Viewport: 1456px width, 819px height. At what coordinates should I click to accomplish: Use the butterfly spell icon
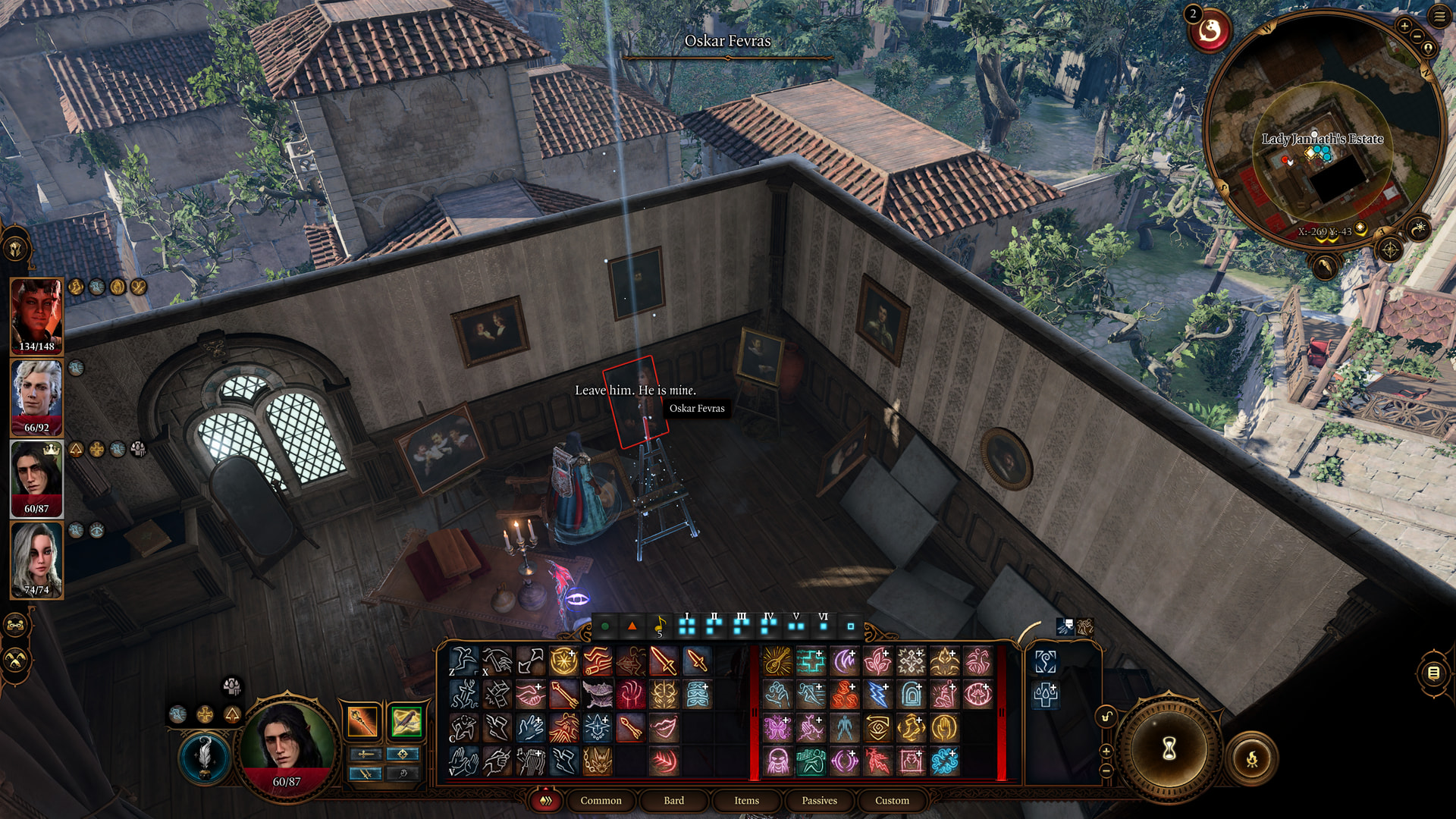click(777, 728)
